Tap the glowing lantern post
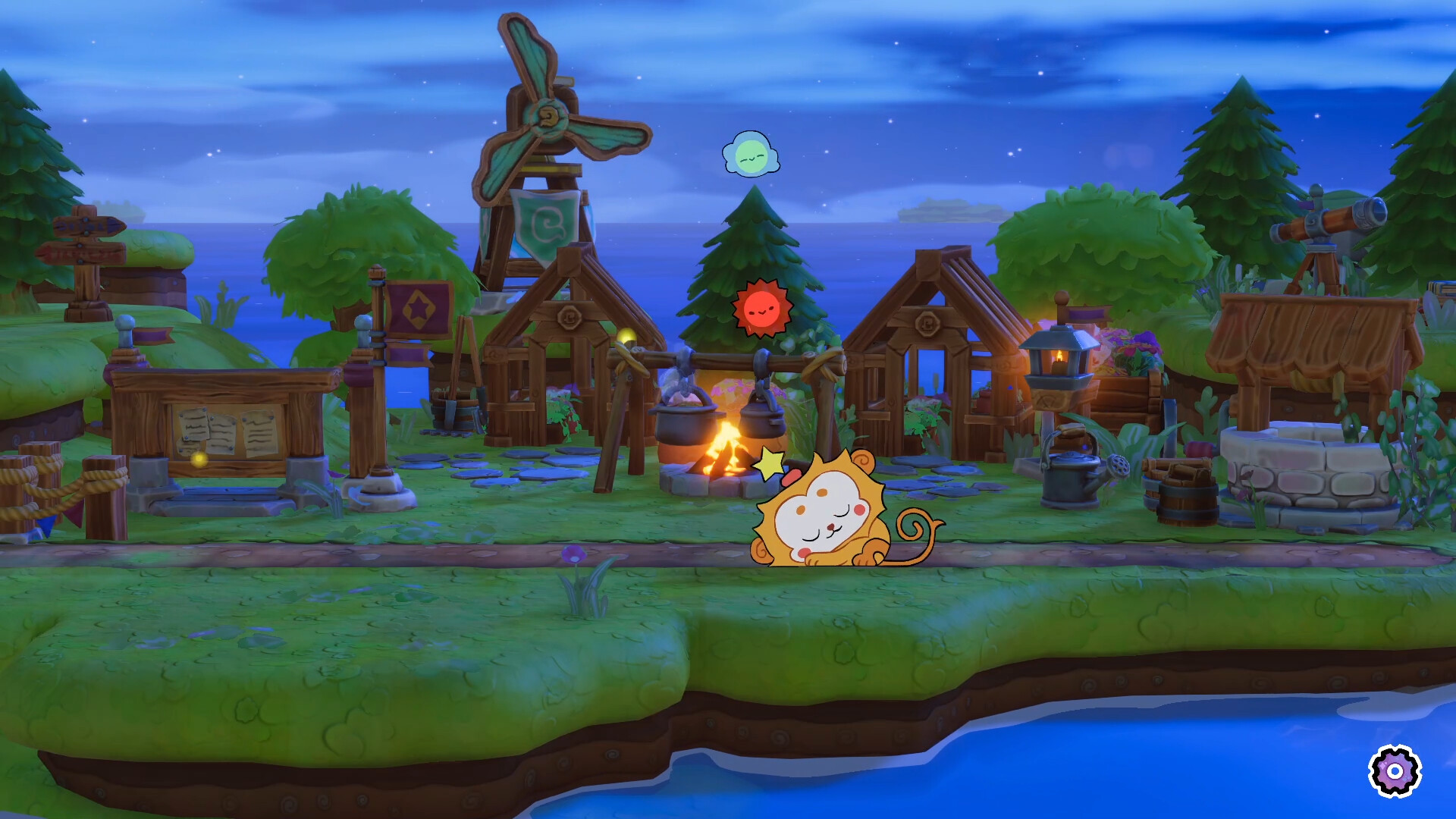Image resolution: width=1456 pixels, height=819 pixels. (x=1060, y=364)
